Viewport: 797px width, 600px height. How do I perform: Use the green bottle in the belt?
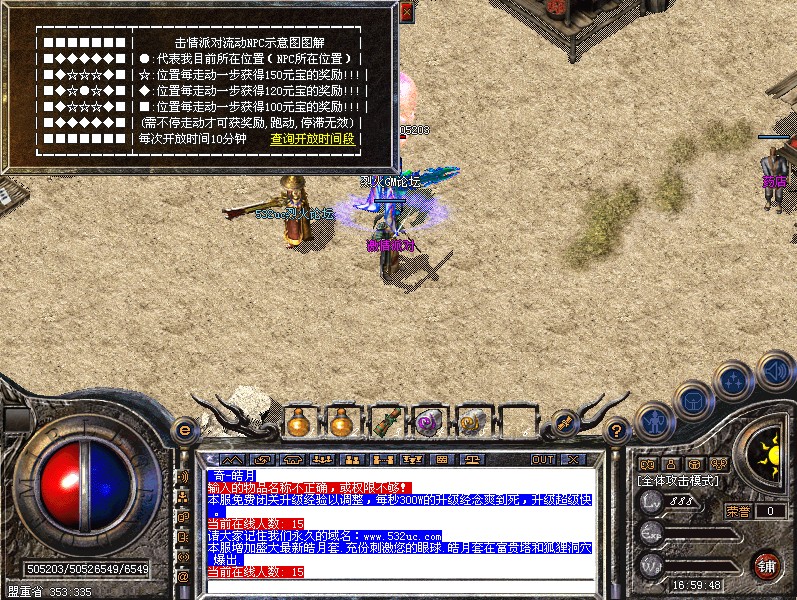tap(385, 421)
